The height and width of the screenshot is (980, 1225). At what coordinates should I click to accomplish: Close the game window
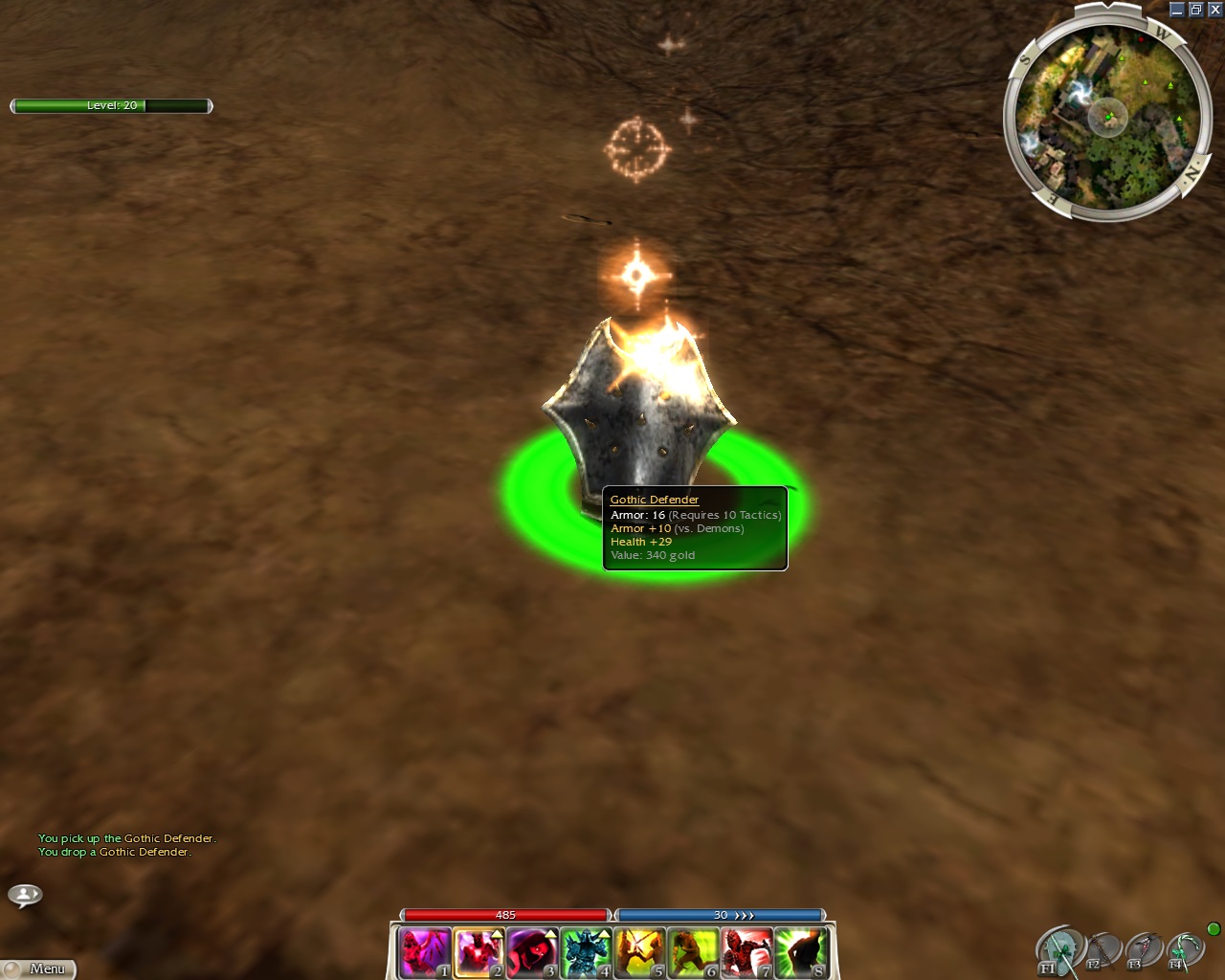pyautogui.click(x=1214, y=10)
